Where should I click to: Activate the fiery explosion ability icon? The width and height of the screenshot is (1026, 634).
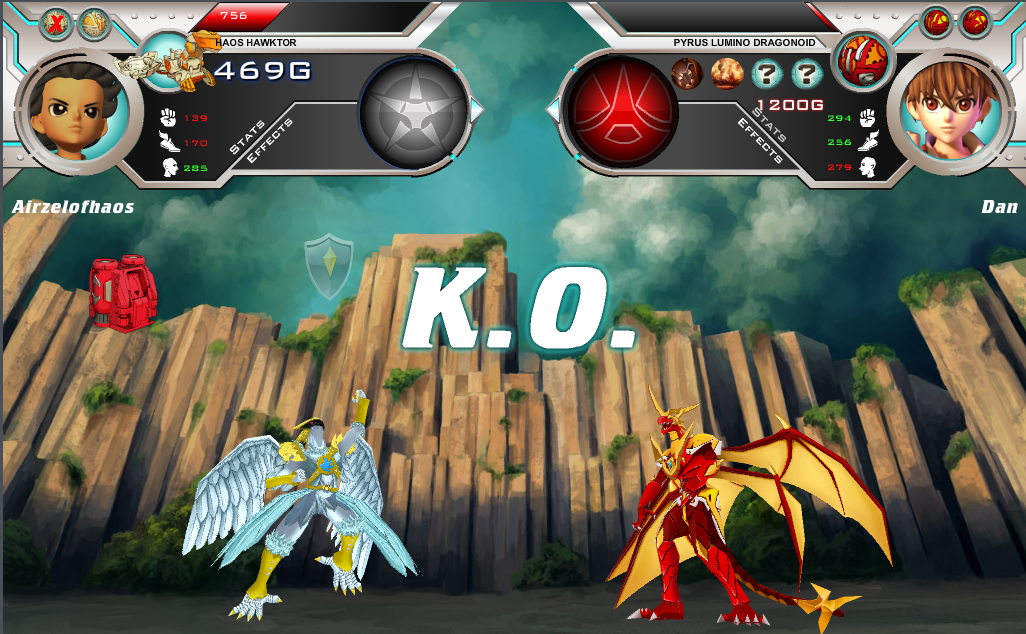(727, 73)
